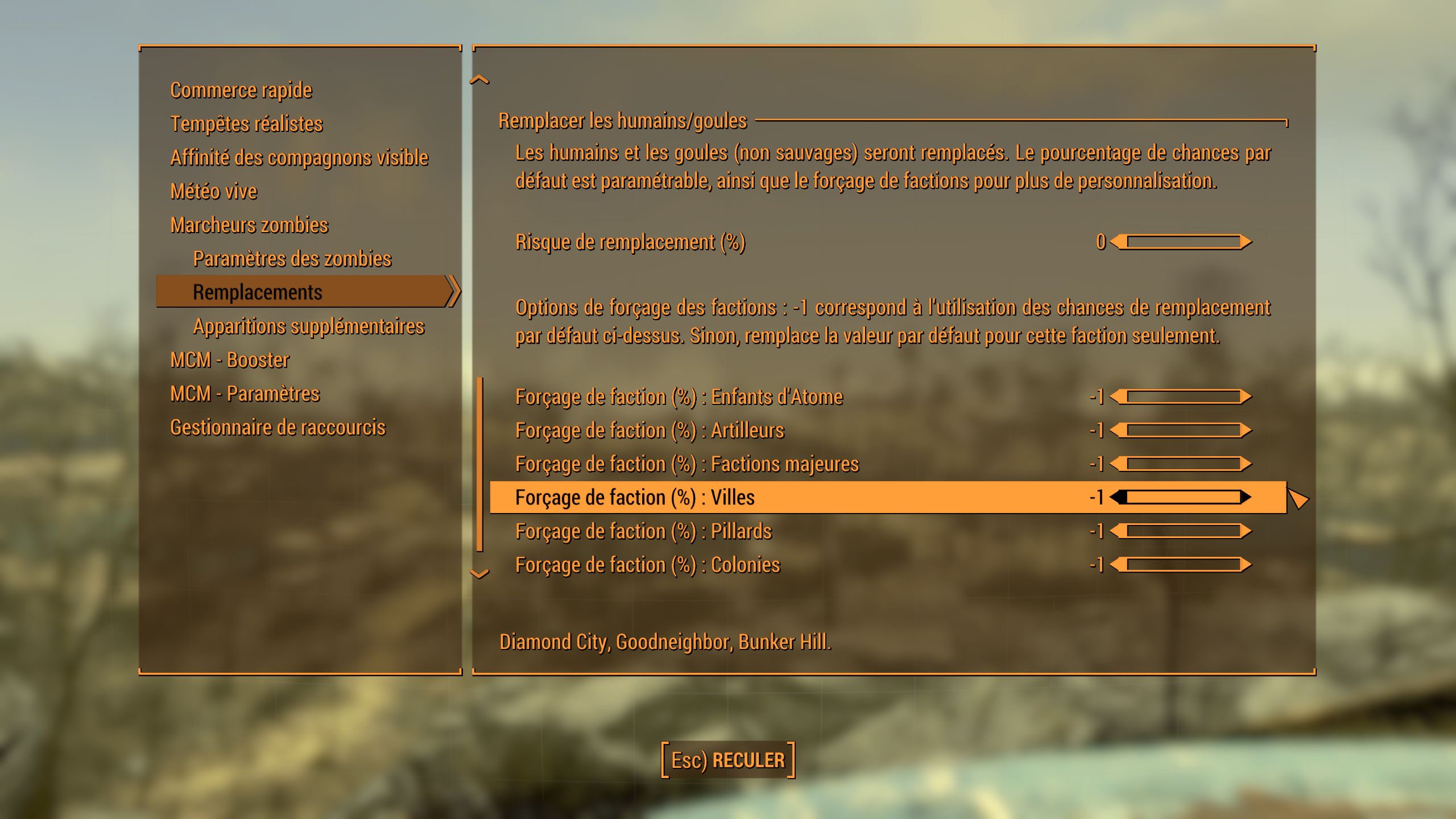
Task: Choose the Météo vive entry
Action: click(x=214, y=191)
